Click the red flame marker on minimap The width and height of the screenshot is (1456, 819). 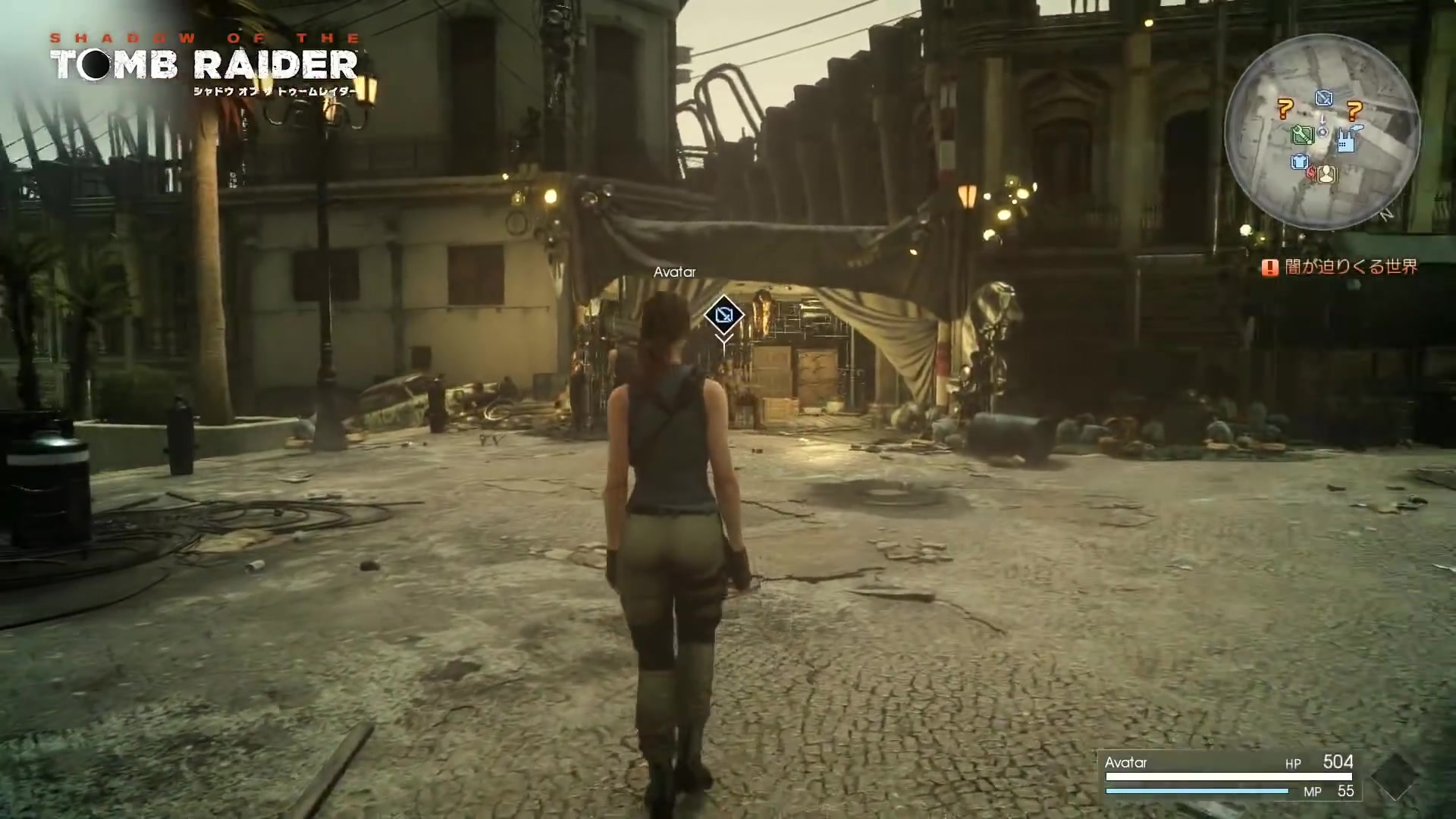click(x=1312, y=173)
